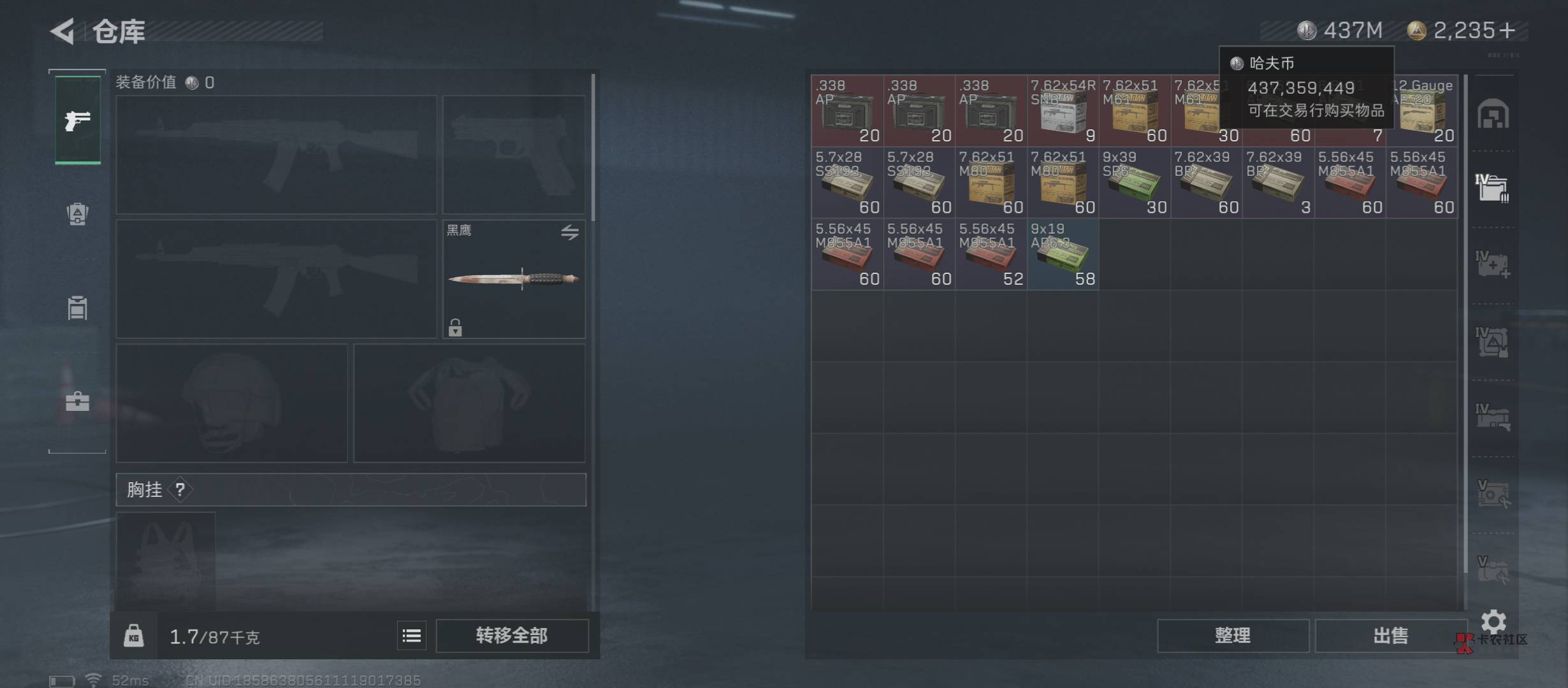
Task: Select the 7.62x39 BP stack of 3
Action: [1278, 183]
